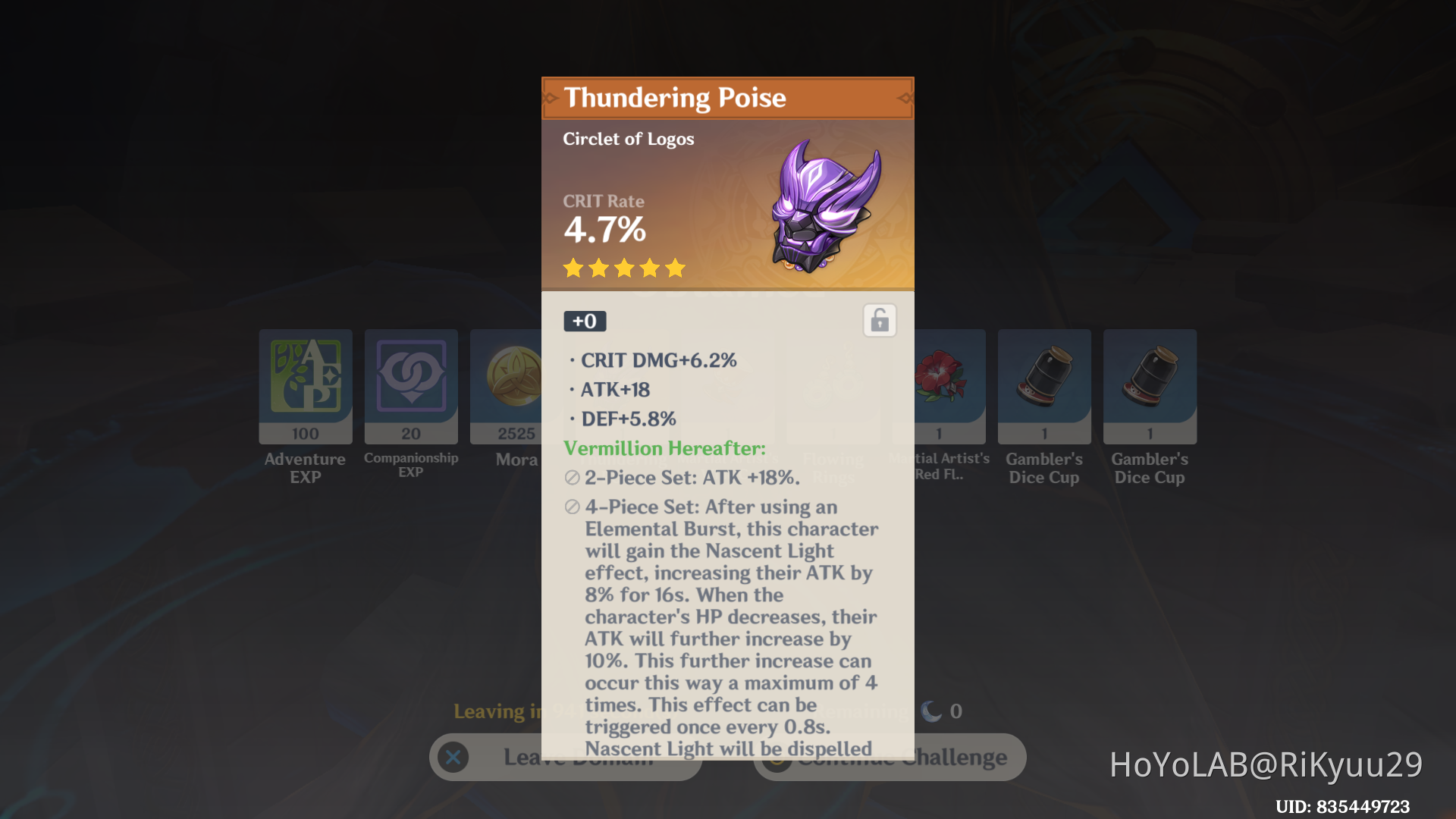
Task: Open the partially hidden Flowing Rings artifact
Action: click(833, 387)
